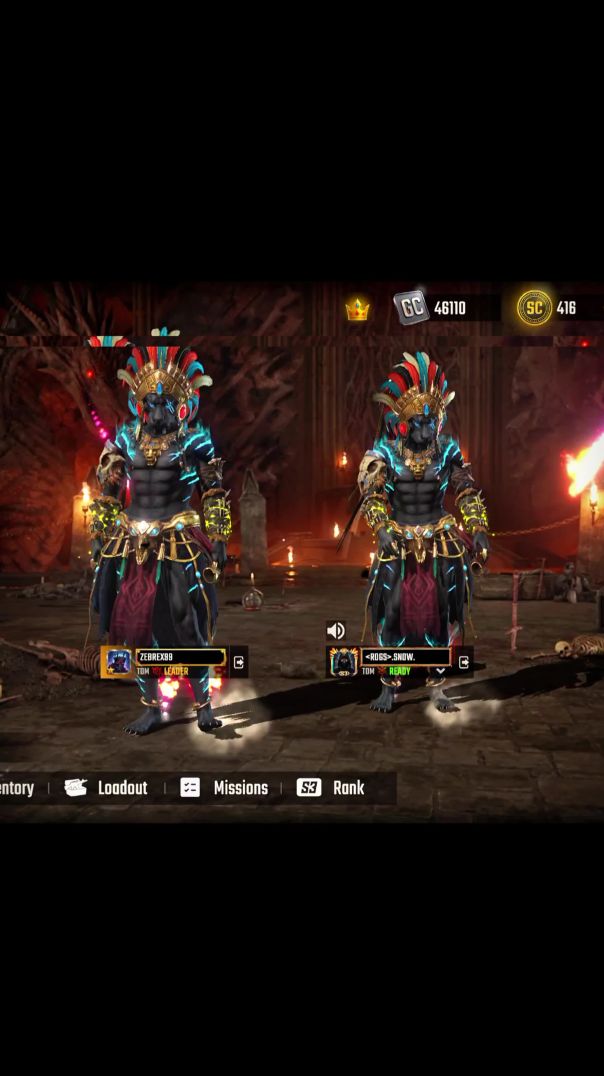Open ZEBREX99's avatar thumbnail
Screen dimensions: 604x1076
tap(118, 662)
